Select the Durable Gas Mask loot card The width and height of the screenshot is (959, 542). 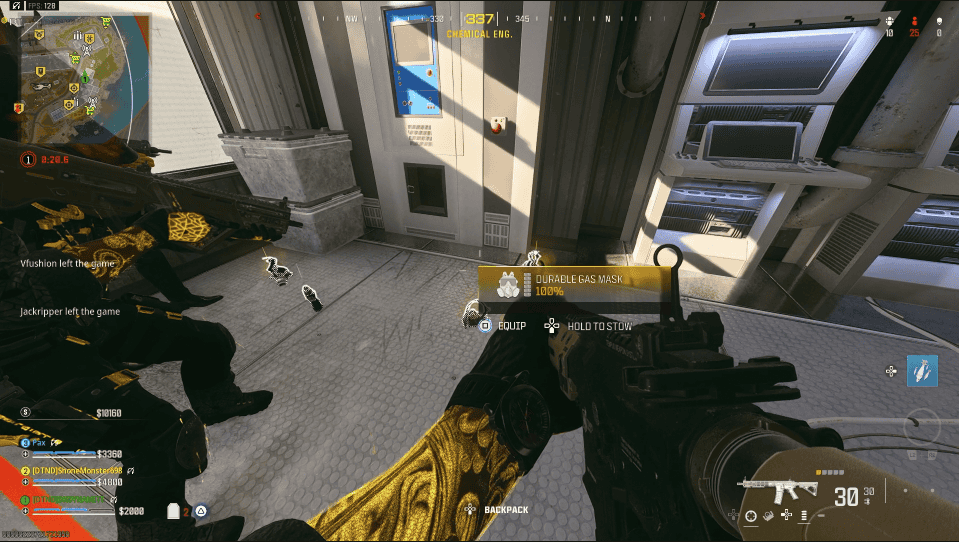pos(568,284)
